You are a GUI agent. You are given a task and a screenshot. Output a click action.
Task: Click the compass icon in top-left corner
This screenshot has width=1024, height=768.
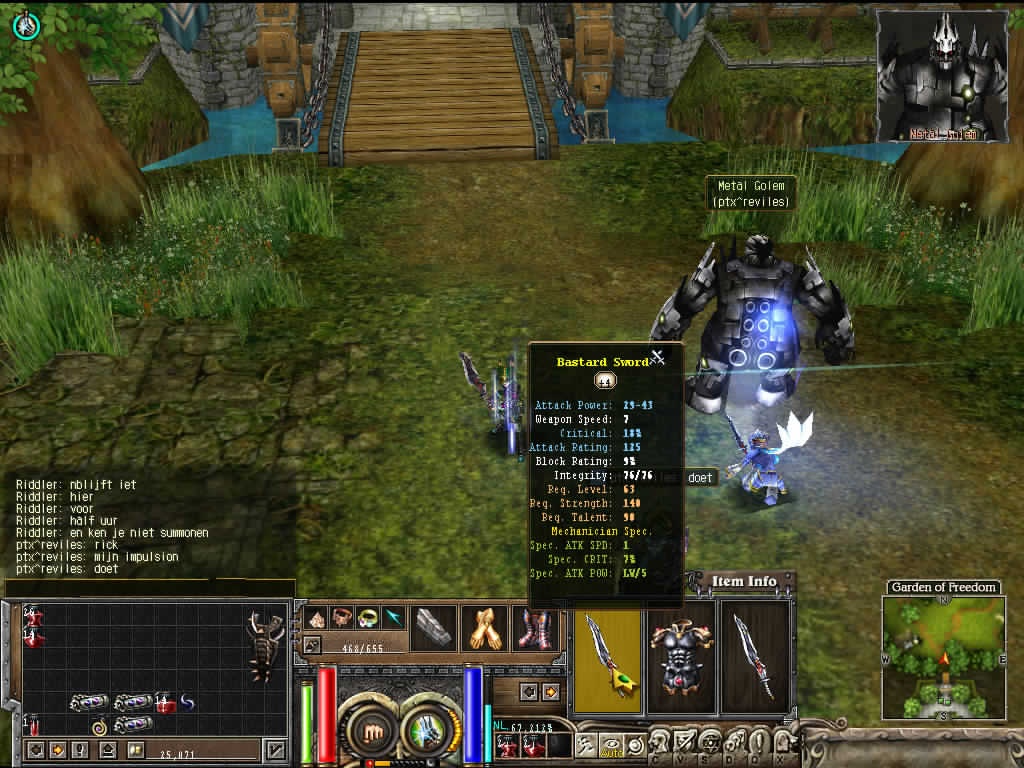[26, 26]
